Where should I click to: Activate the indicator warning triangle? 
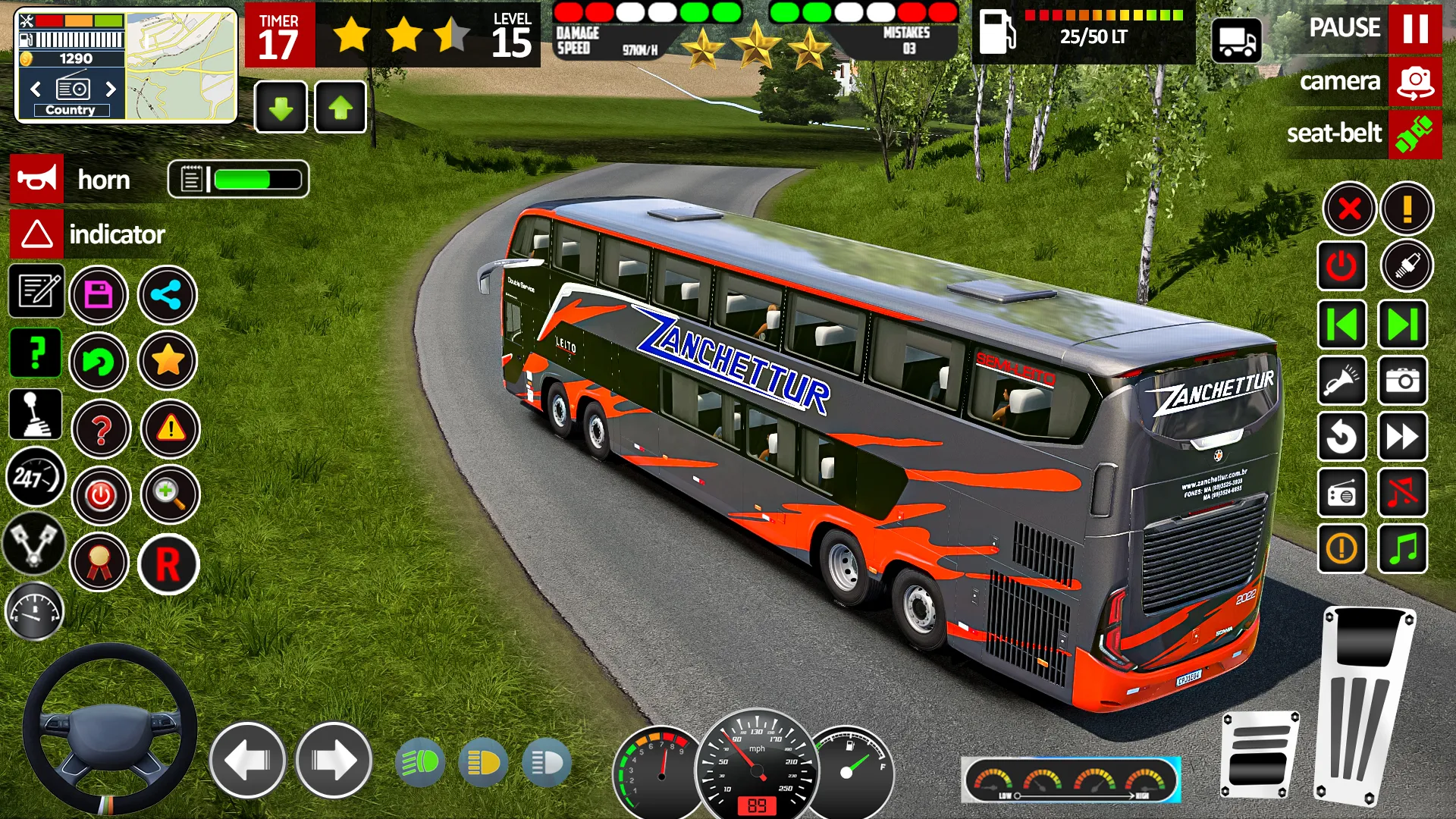[x=36, y=234]
